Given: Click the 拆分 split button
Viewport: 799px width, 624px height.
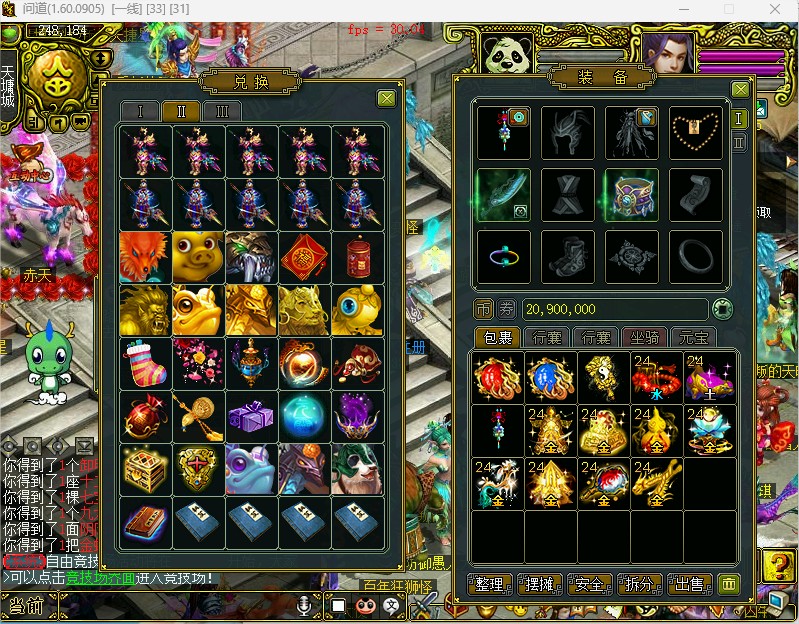Looking at the screenshot, I should point(640,584).
